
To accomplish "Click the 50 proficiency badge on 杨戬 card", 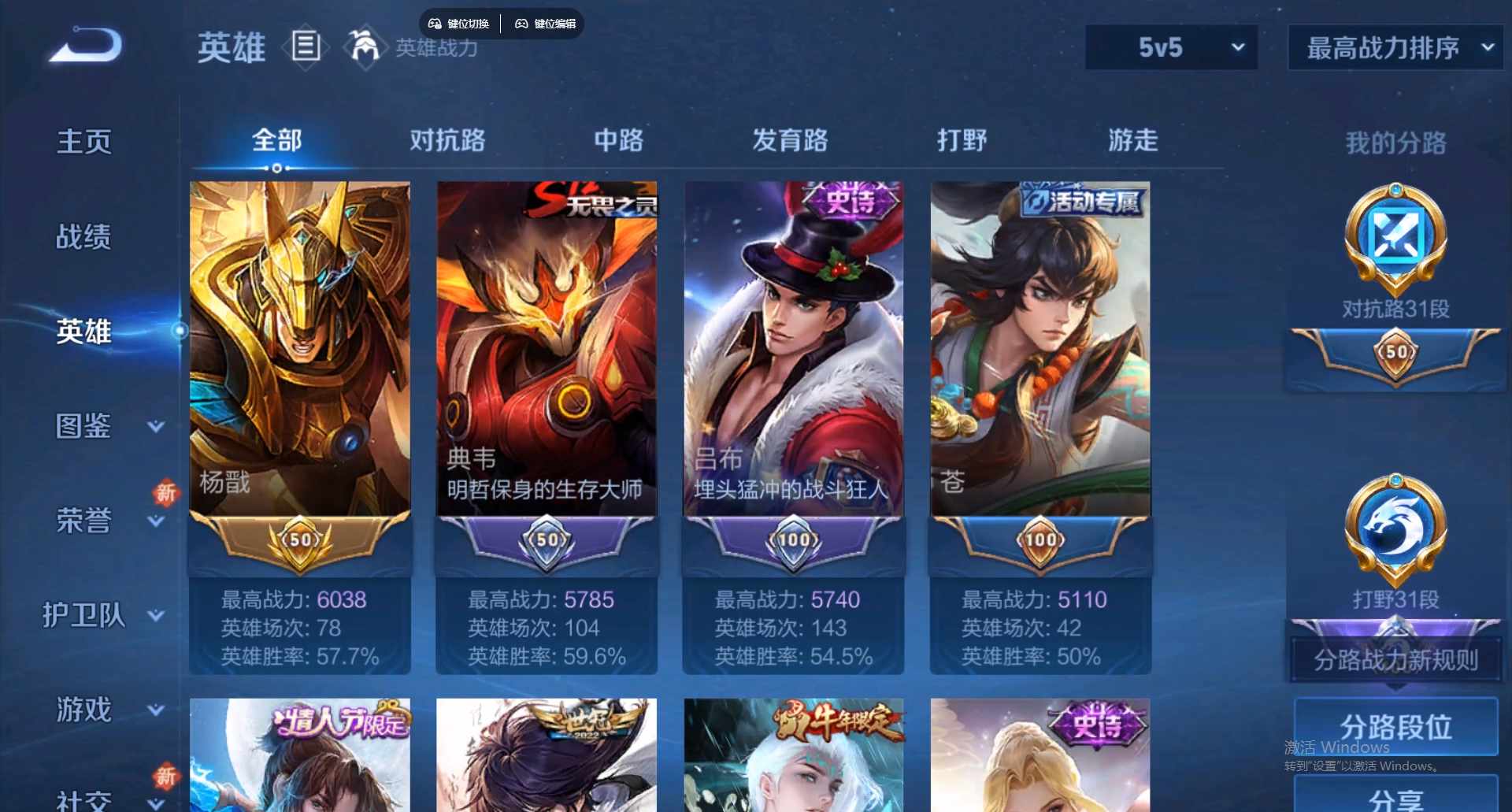I will 300,541.
